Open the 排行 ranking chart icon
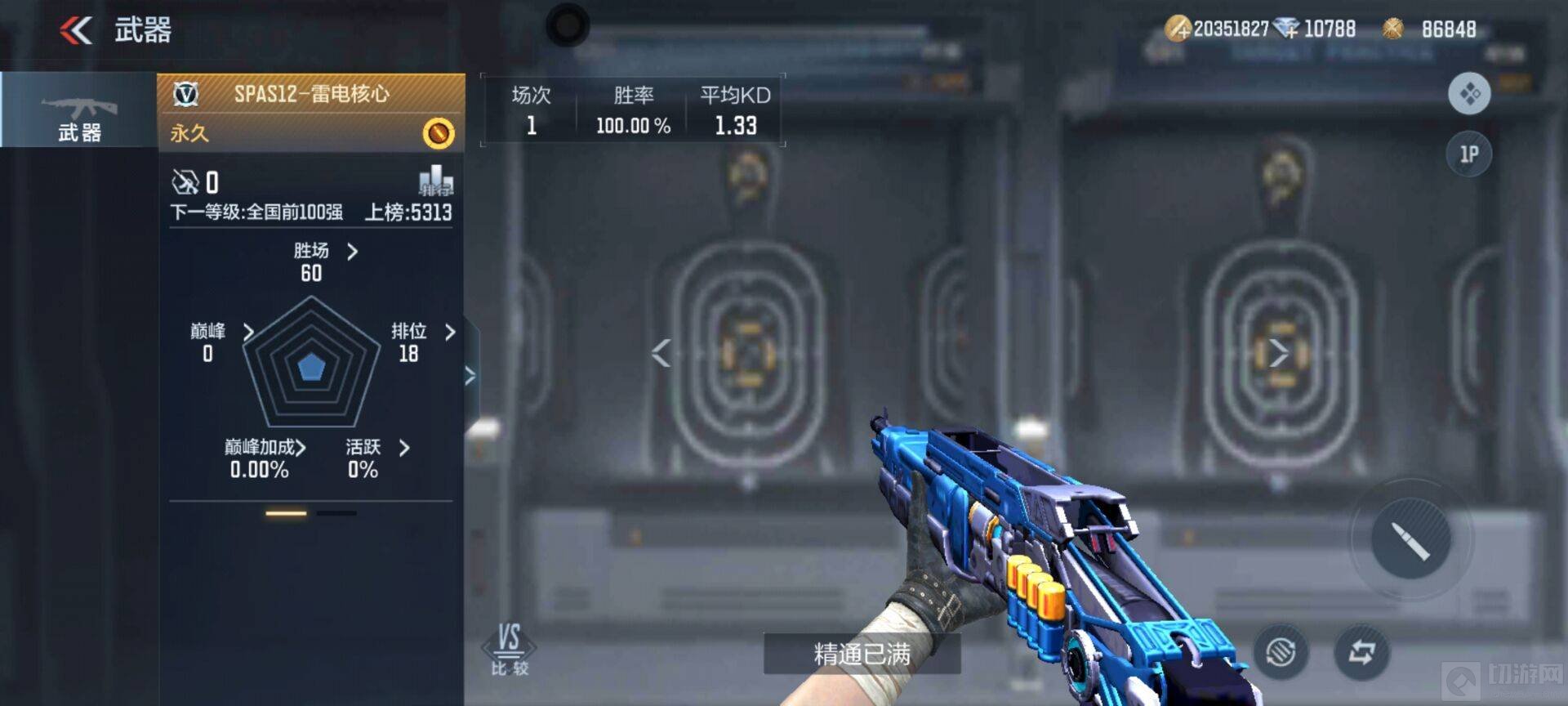Viewport: 1568px width, 706px height. (435, 181)
